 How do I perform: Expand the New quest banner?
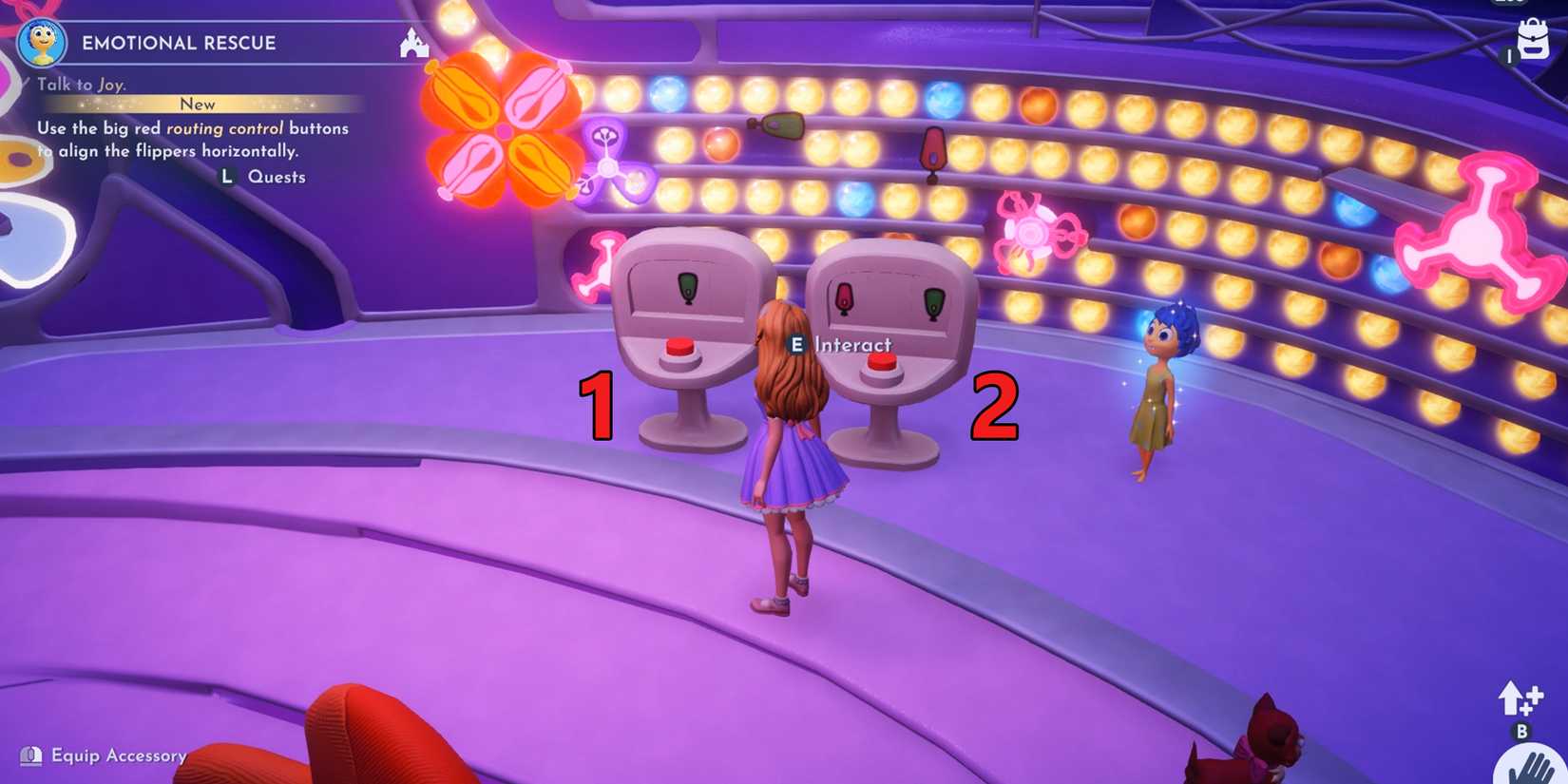point(198,104)
